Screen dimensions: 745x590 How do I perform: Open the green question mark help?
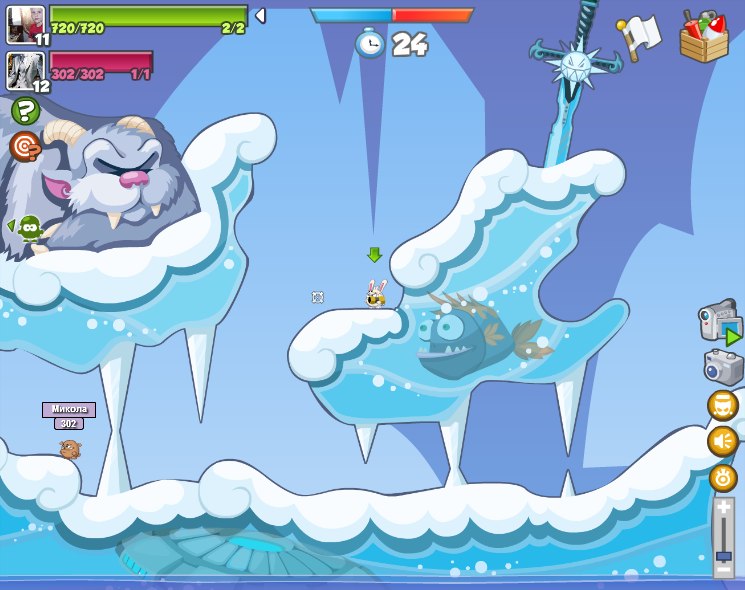(26, 111)
